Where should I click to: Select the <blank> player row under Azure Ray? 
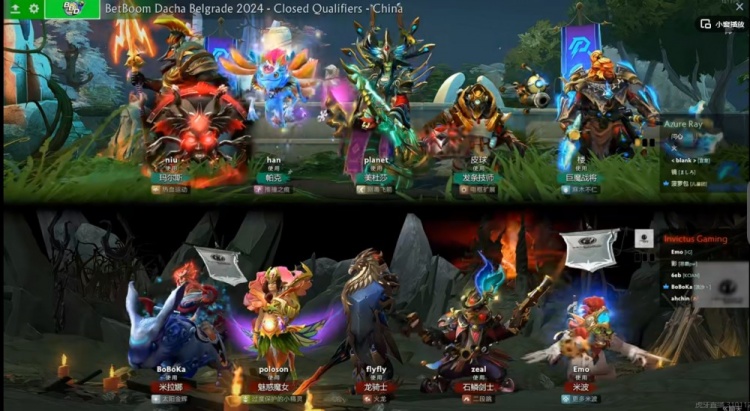pyautogui.click(x=686, y=159)
